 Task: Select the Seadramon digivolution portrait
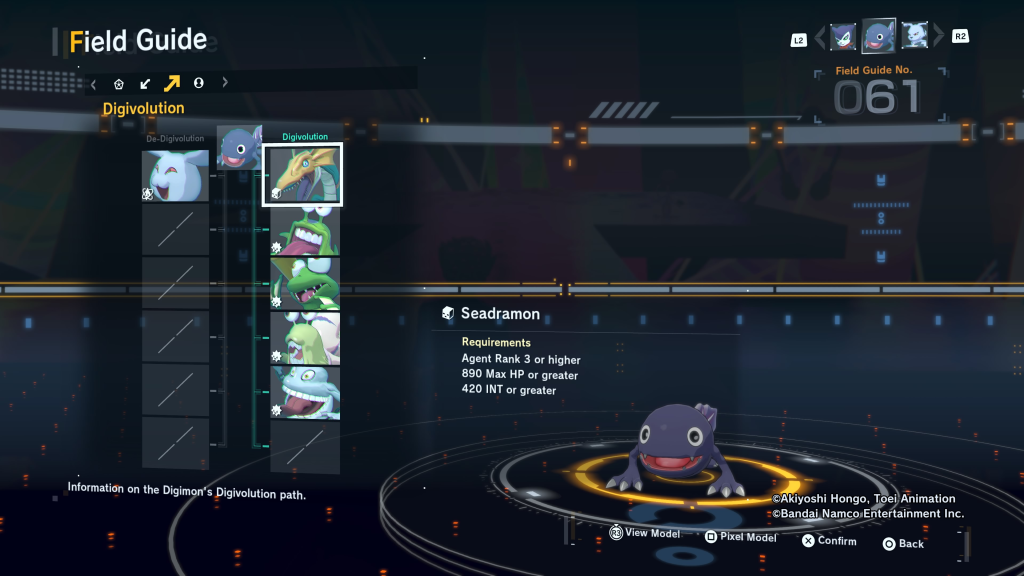pyautogui.click(x=302, y=174)
